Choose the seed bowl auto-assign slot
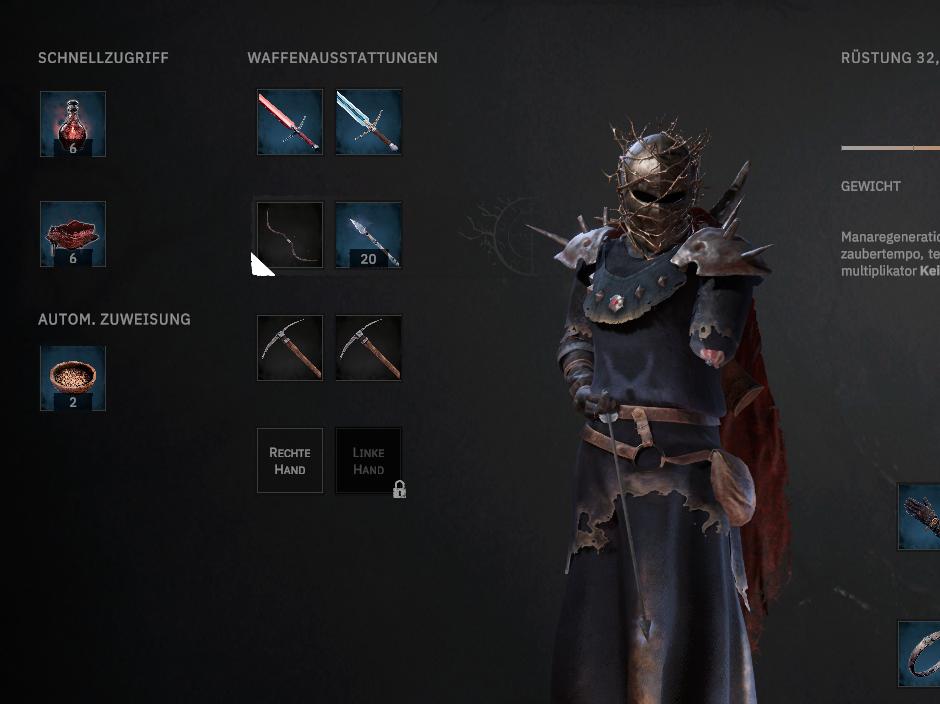The width and height of the screenshot is (940, 704). (x=73, y=378)
